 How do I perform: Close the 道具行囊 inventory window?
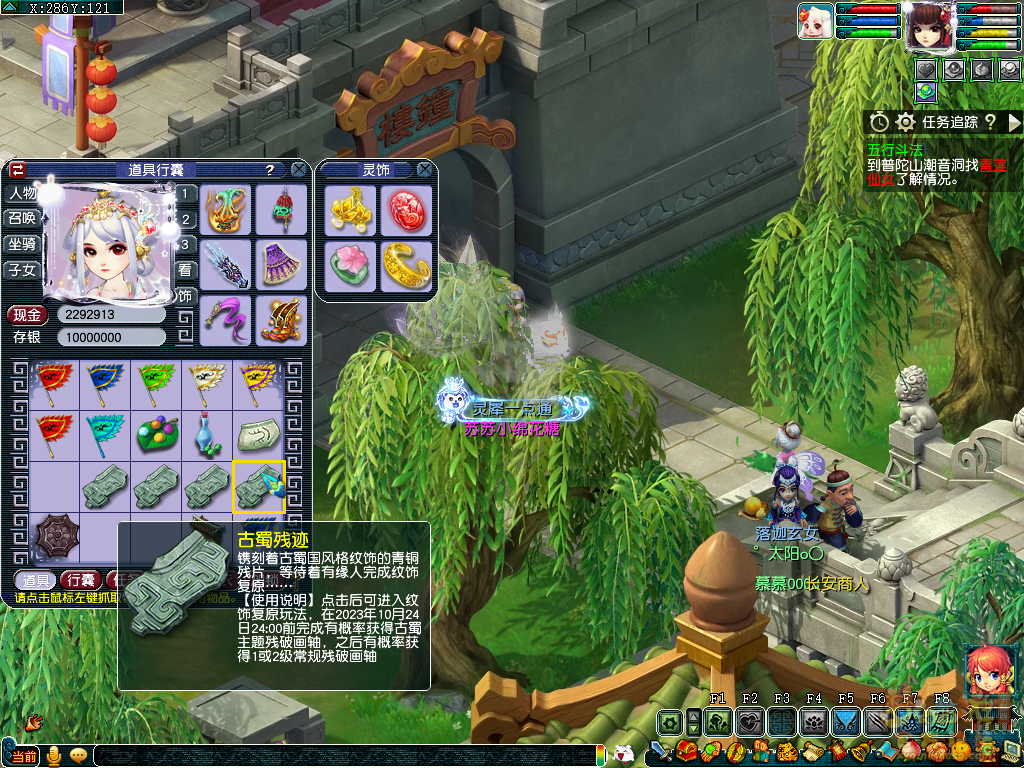coord(298,170)
